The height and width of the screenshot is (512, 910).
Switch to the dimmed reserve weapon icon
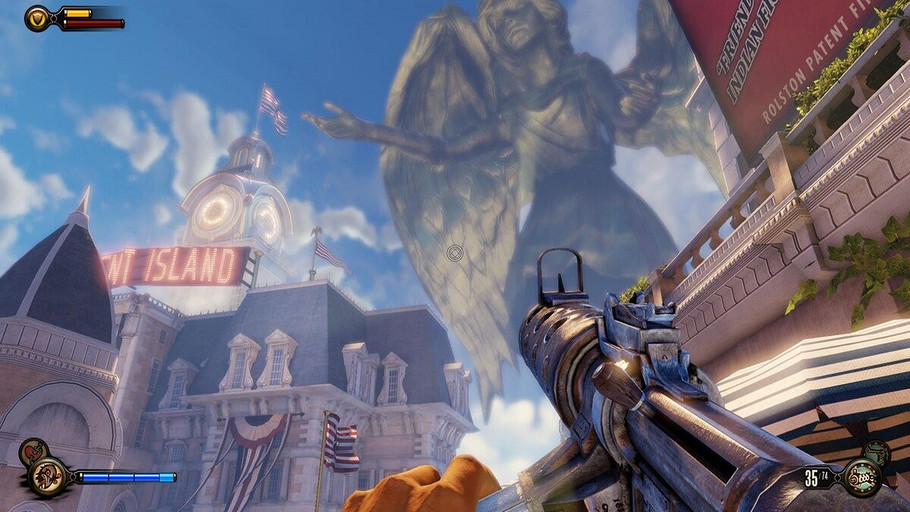877,452
